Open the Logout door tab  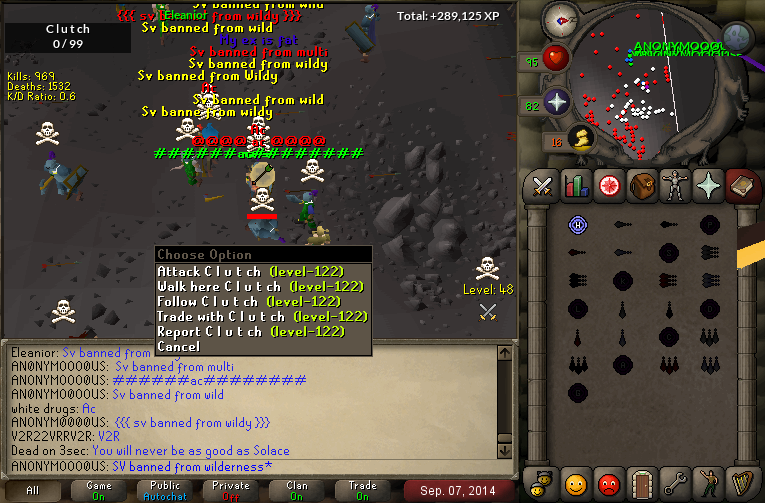641,484
